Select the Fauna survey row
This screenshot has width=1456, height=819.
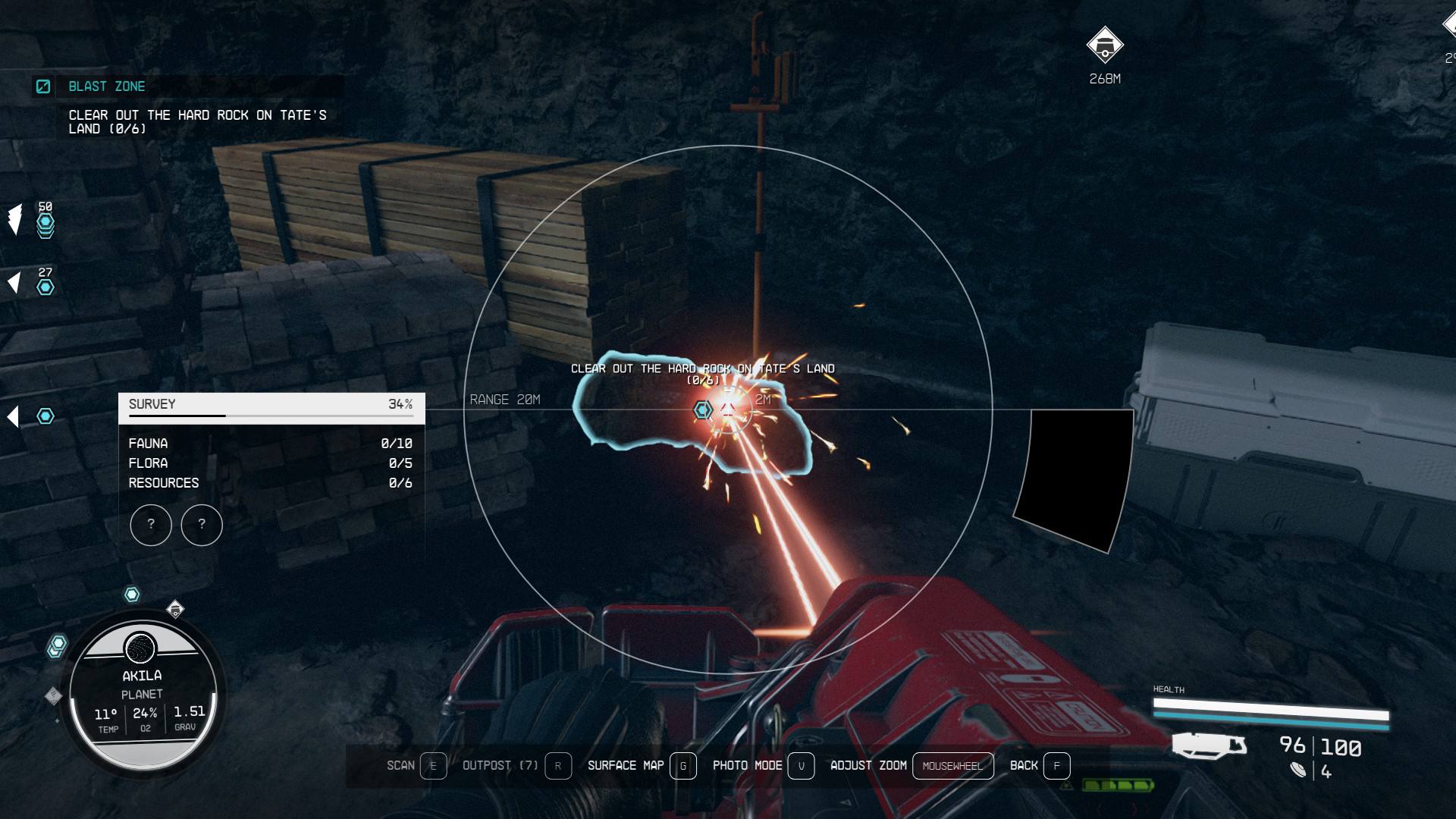(271, 444)
